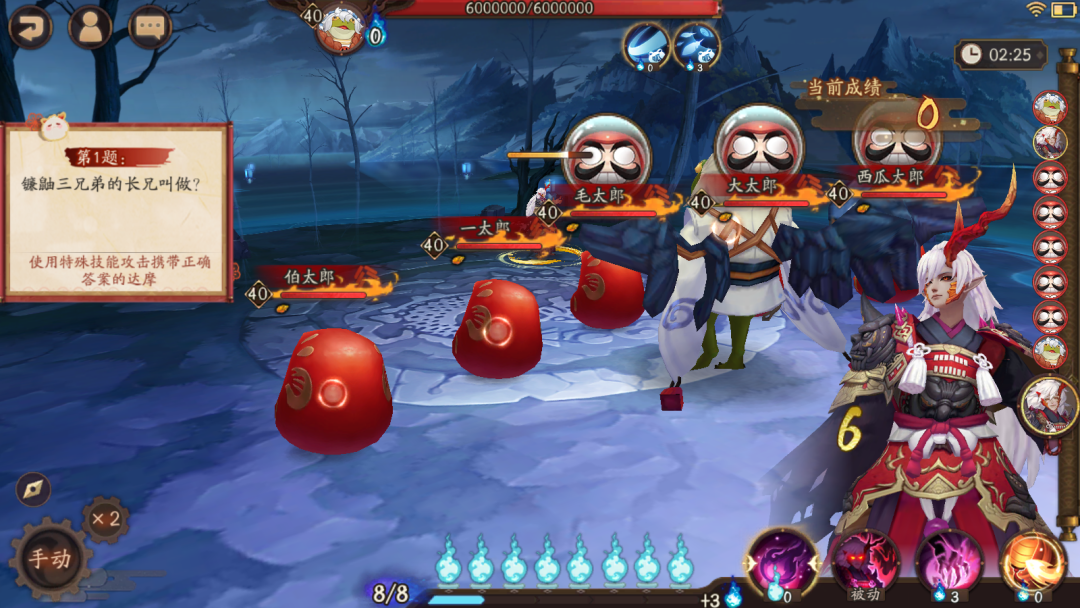Open the friends profile icon
This screenshot has width=1080, height=608.
coord(90,27)
